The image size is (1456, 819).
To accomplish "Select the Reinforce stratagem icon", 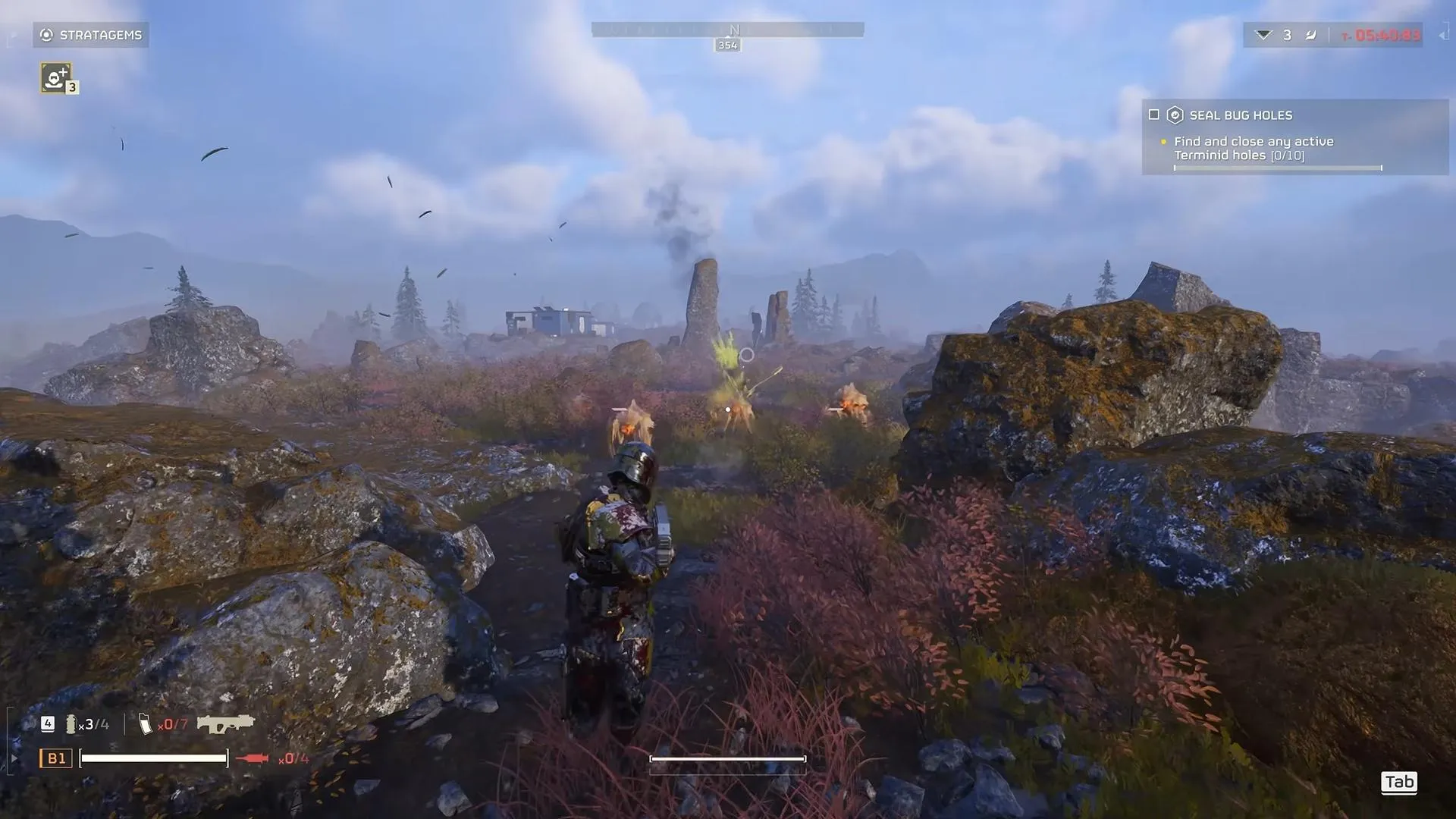I will (x=56, y=77).
